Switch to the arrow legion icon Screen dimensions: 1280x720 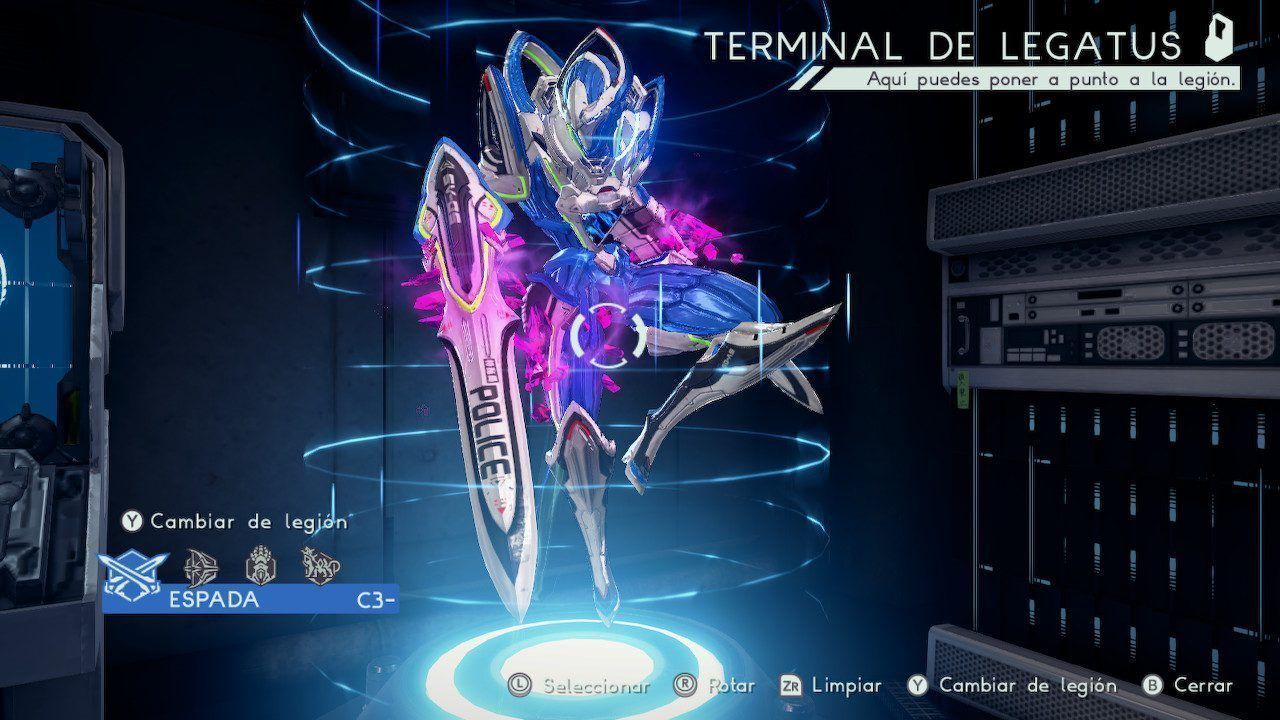click(x=203, y=566)
